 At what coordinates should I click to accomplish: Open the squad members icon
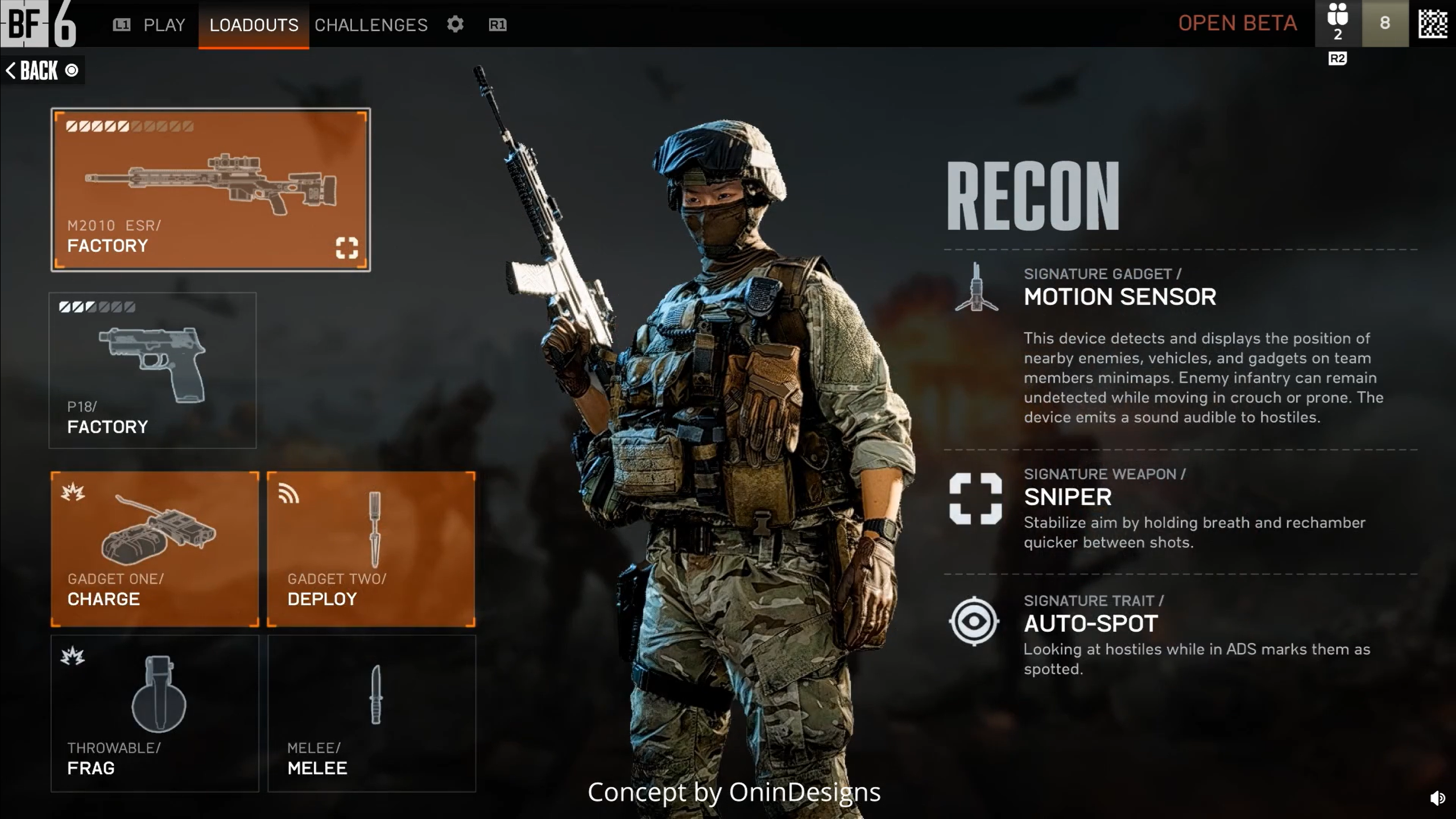point(1338,23)
